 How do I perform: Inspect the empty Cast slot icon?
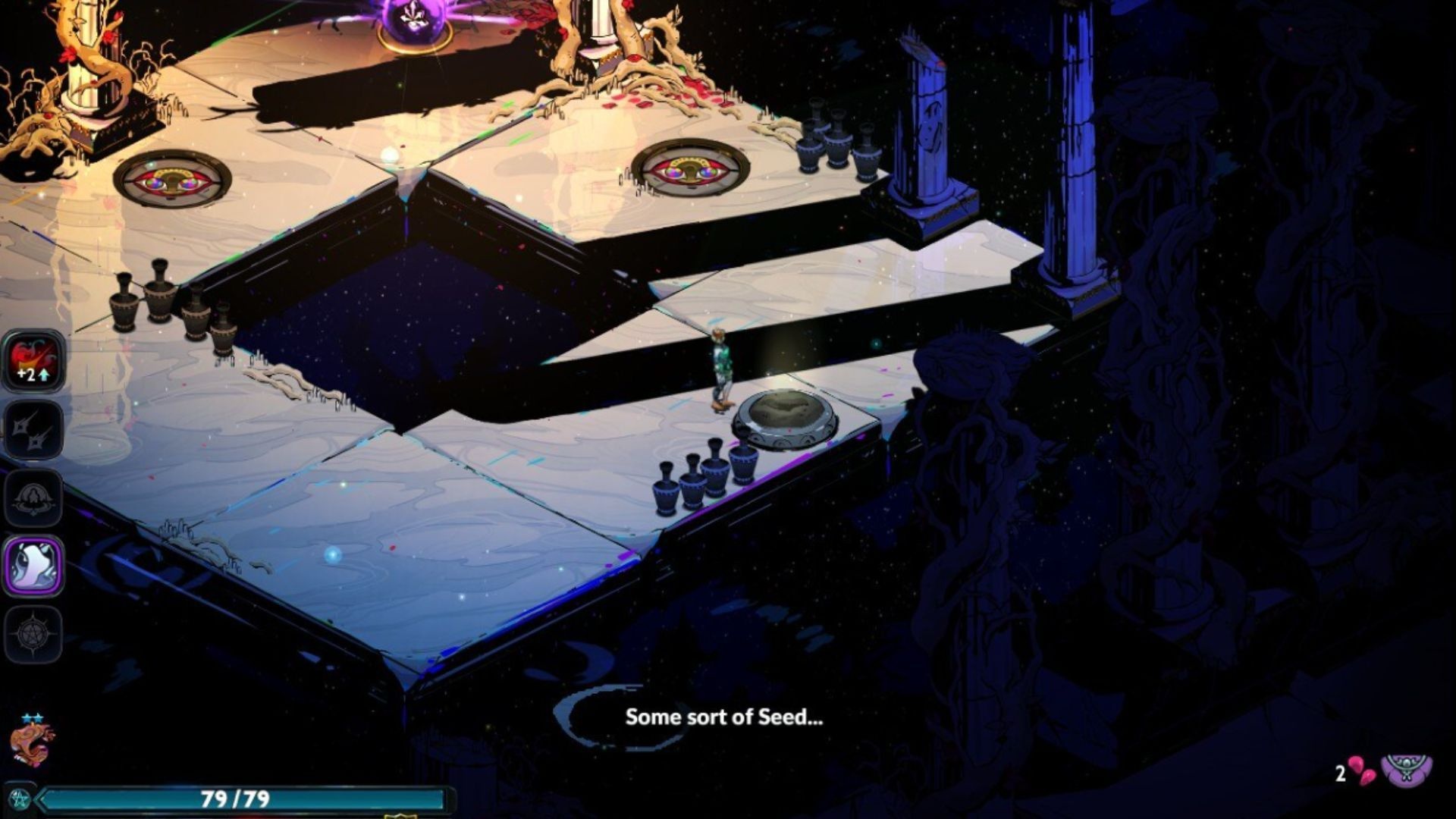(33, 498)
